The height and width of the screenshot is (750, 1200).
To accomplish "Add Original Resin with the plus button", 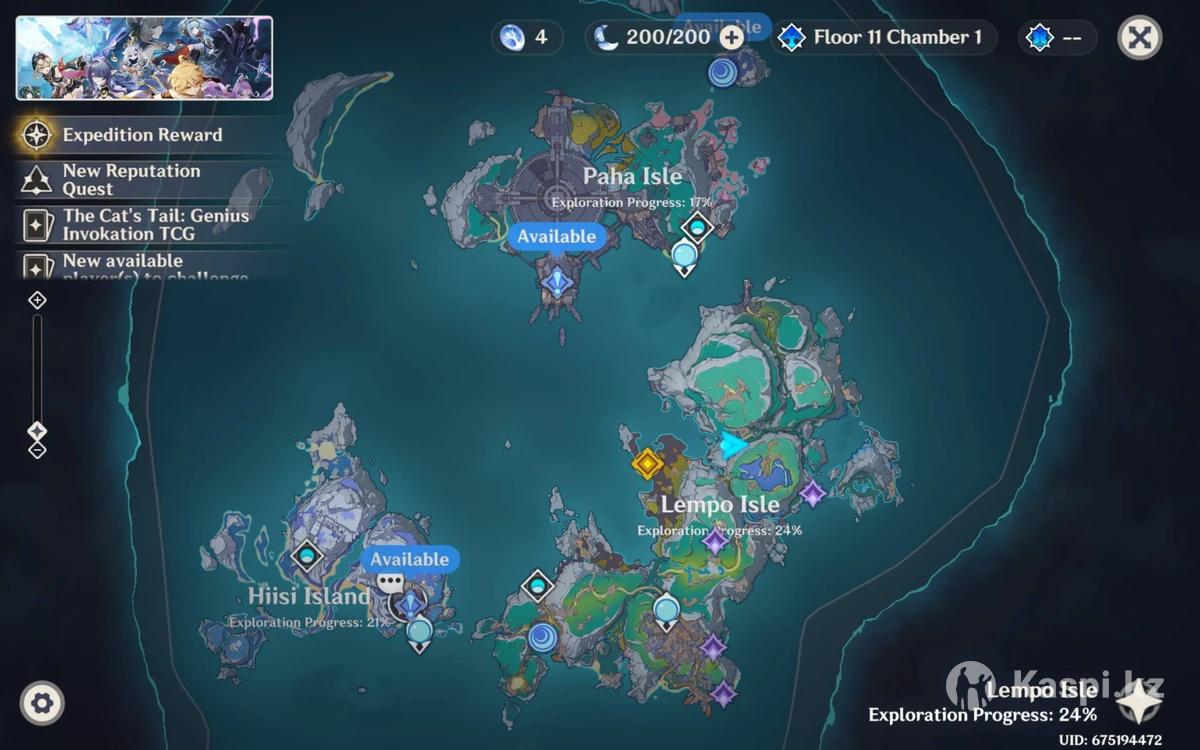I will 732,38.
